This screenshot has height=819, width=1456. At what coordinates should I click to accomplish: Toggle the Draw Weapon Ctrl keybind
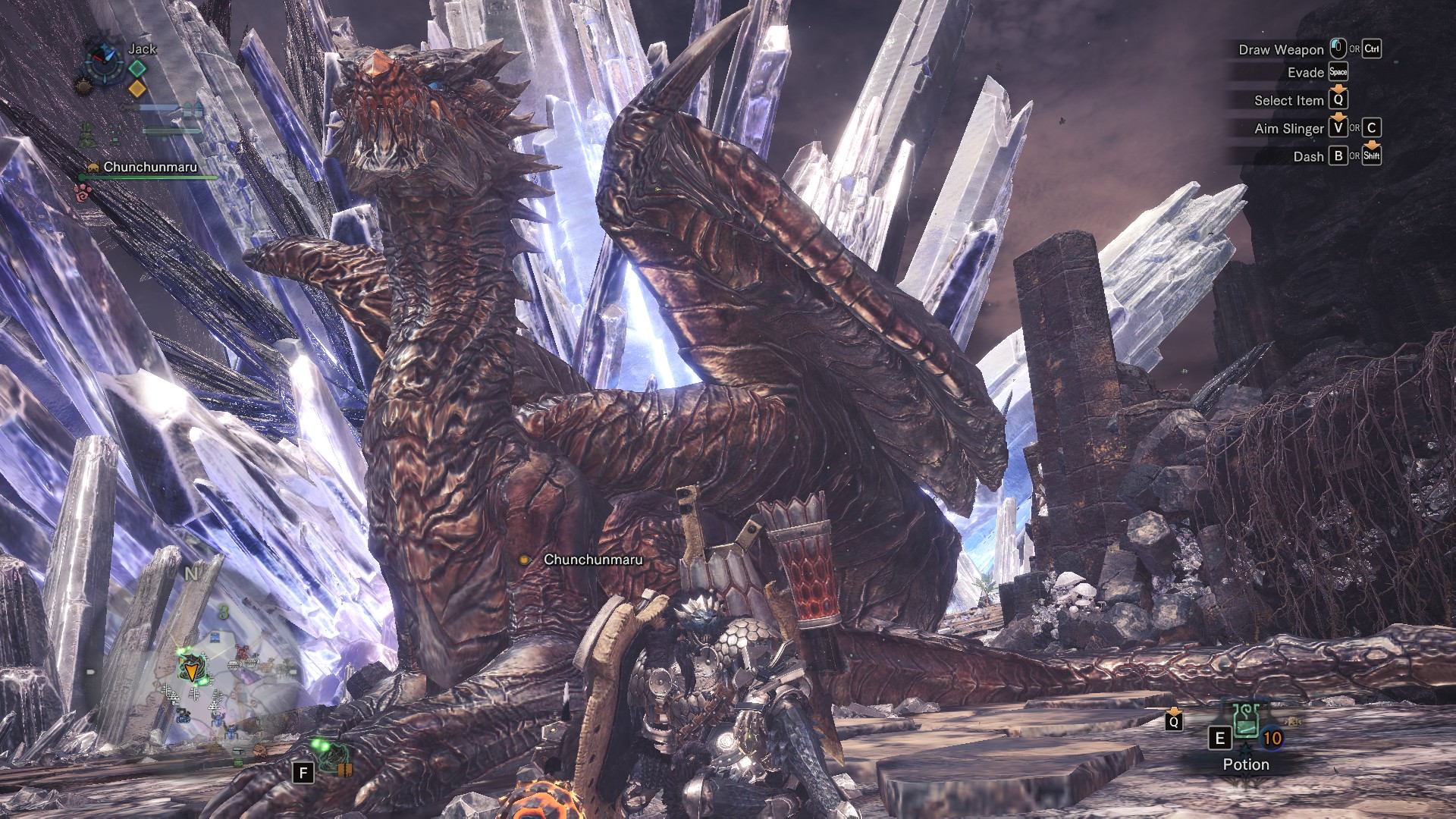point(1371,49)
